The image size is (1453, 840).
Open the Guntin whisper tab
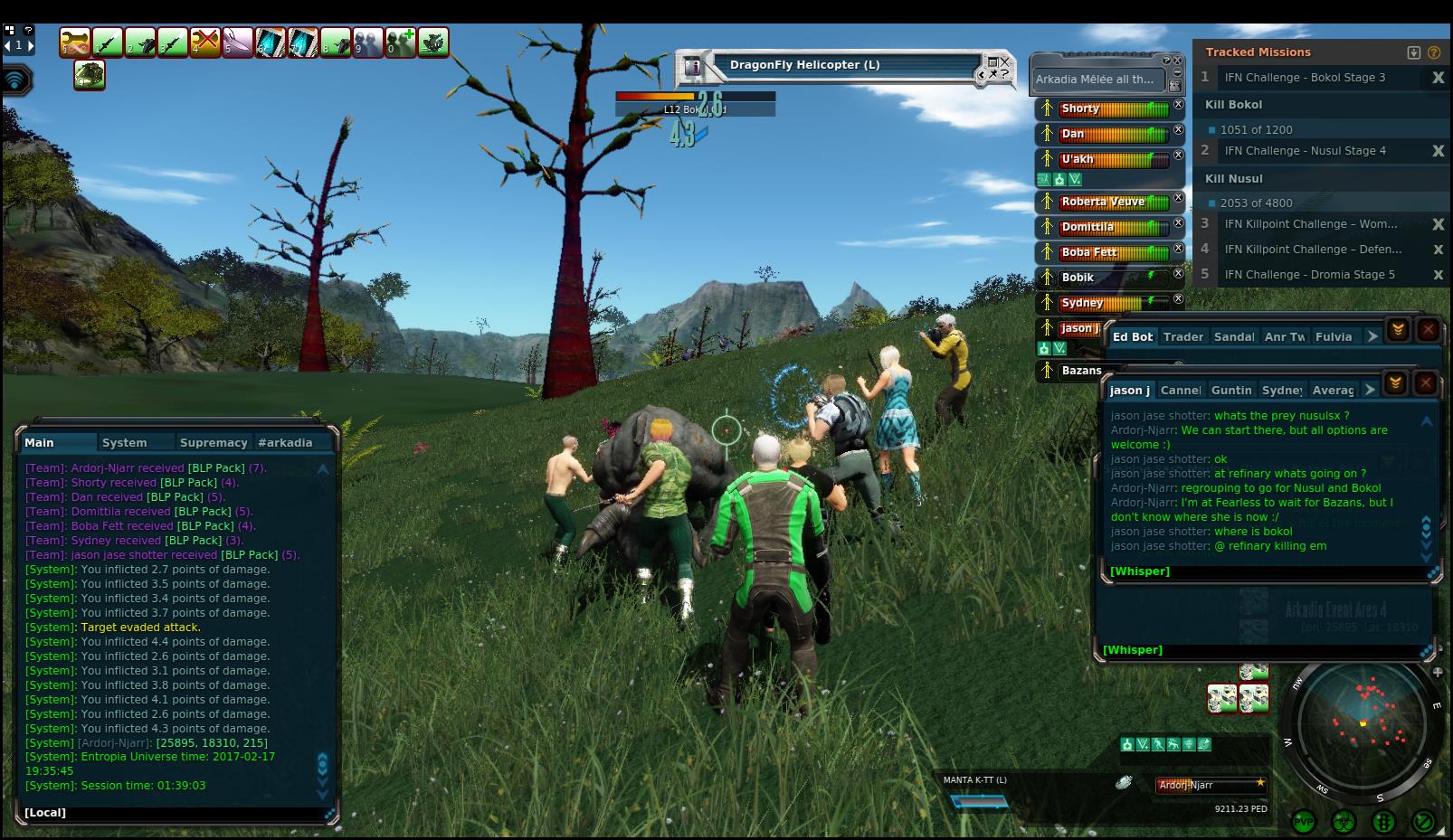(x=1230, y=391)
